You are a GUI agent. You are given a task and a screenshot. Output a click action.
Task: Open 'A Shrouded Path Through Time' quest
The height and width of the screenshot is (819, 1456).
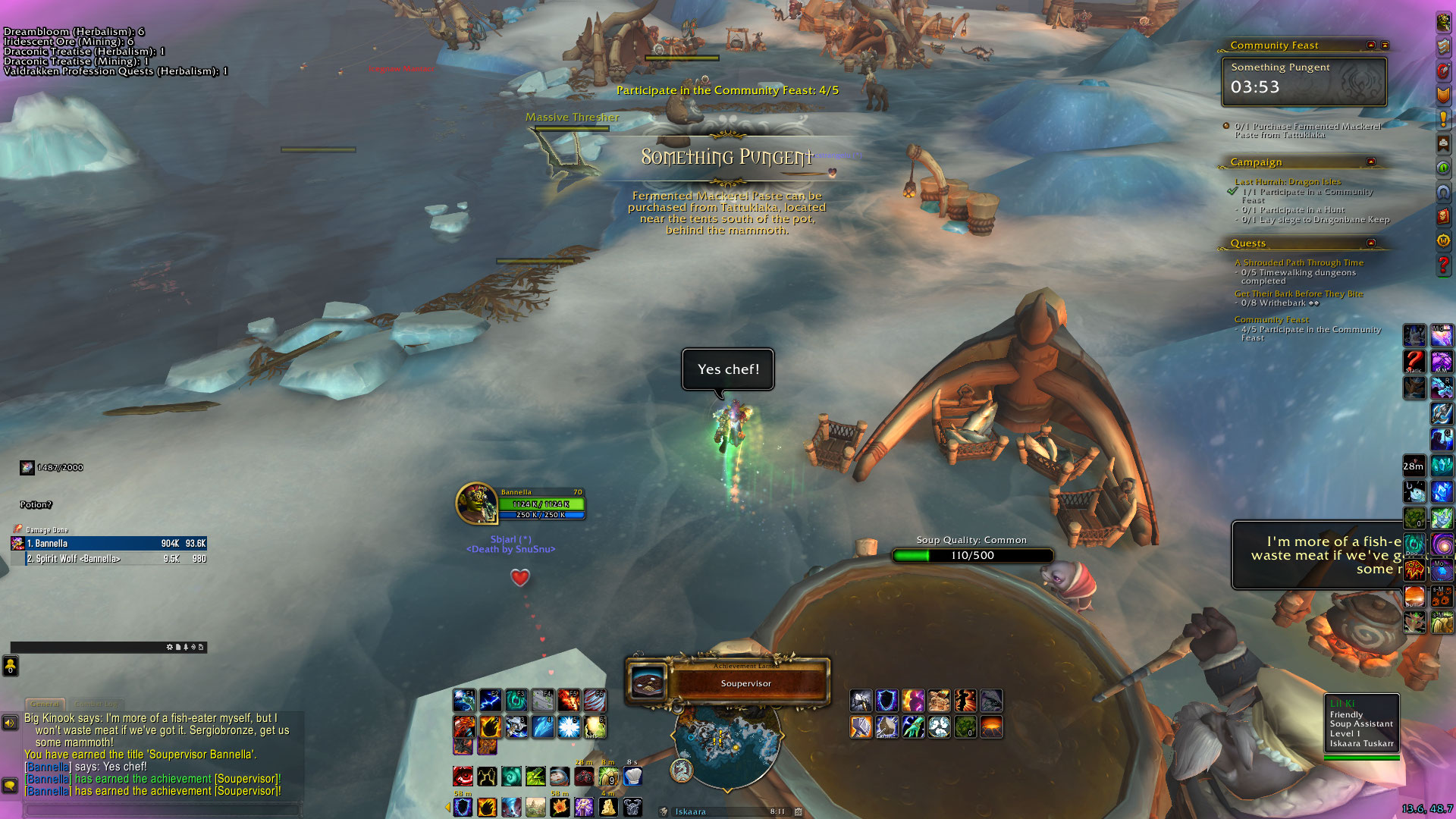click(x=1298, y=262)
